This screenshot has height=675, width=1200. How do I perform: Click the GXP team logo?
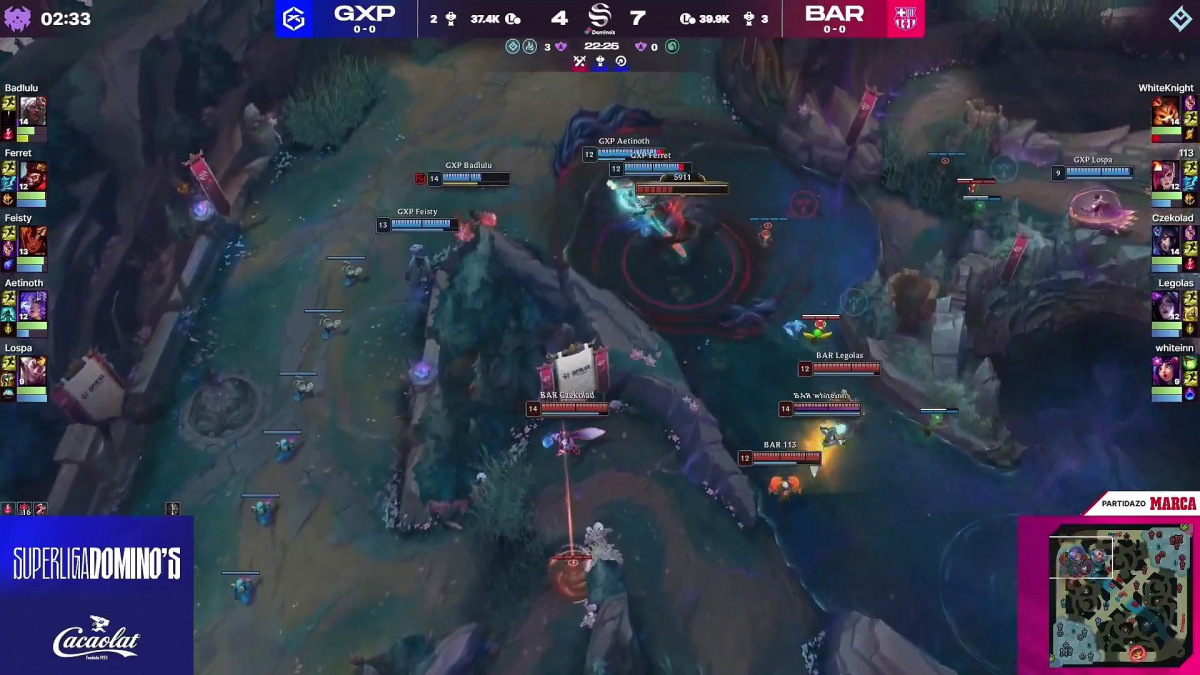pyautogui.click(x=295, y=18)
